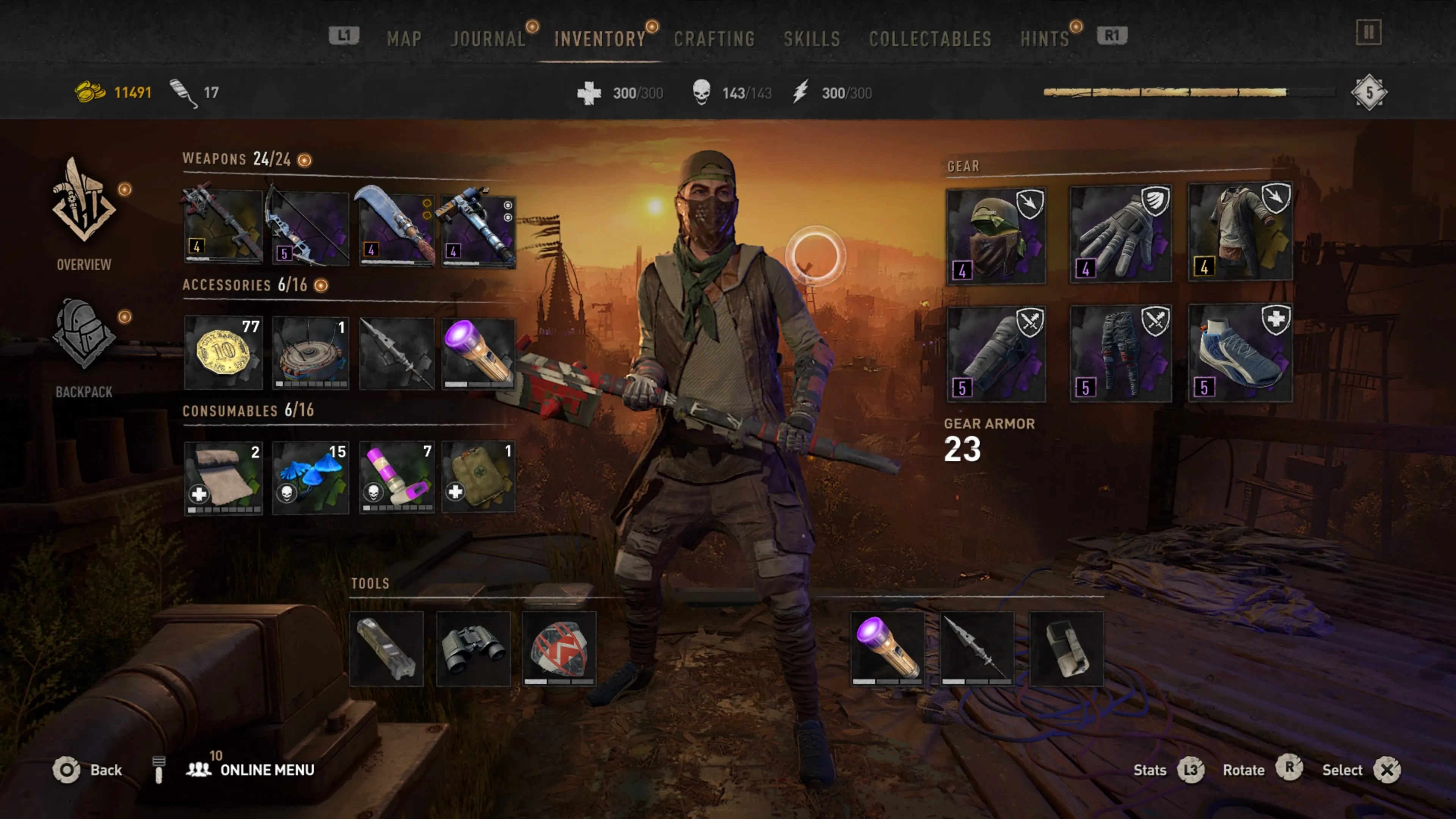Go to the Collectables menu

pos(930,38)
